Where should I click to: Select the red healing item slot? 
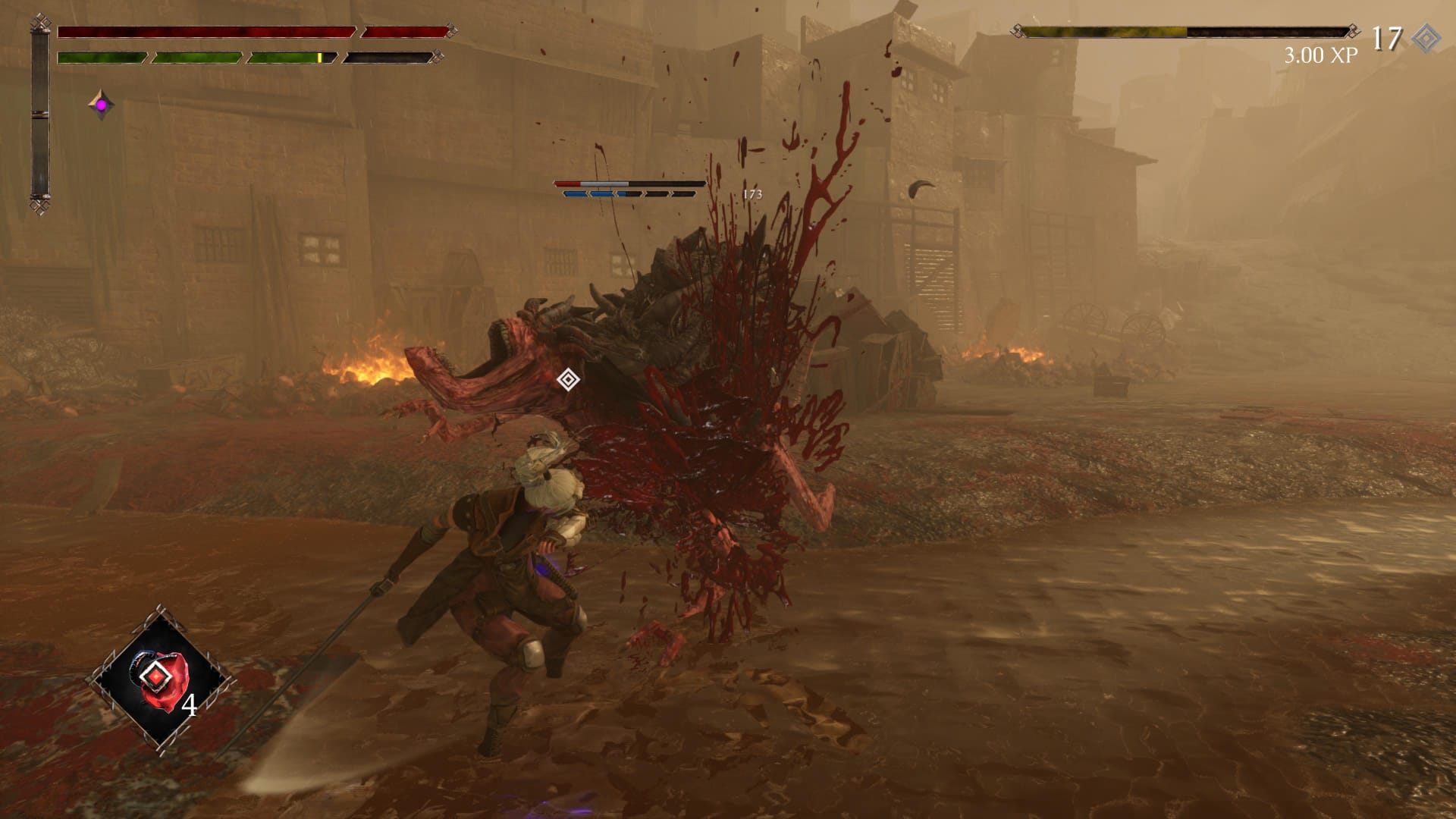[160, 679]
